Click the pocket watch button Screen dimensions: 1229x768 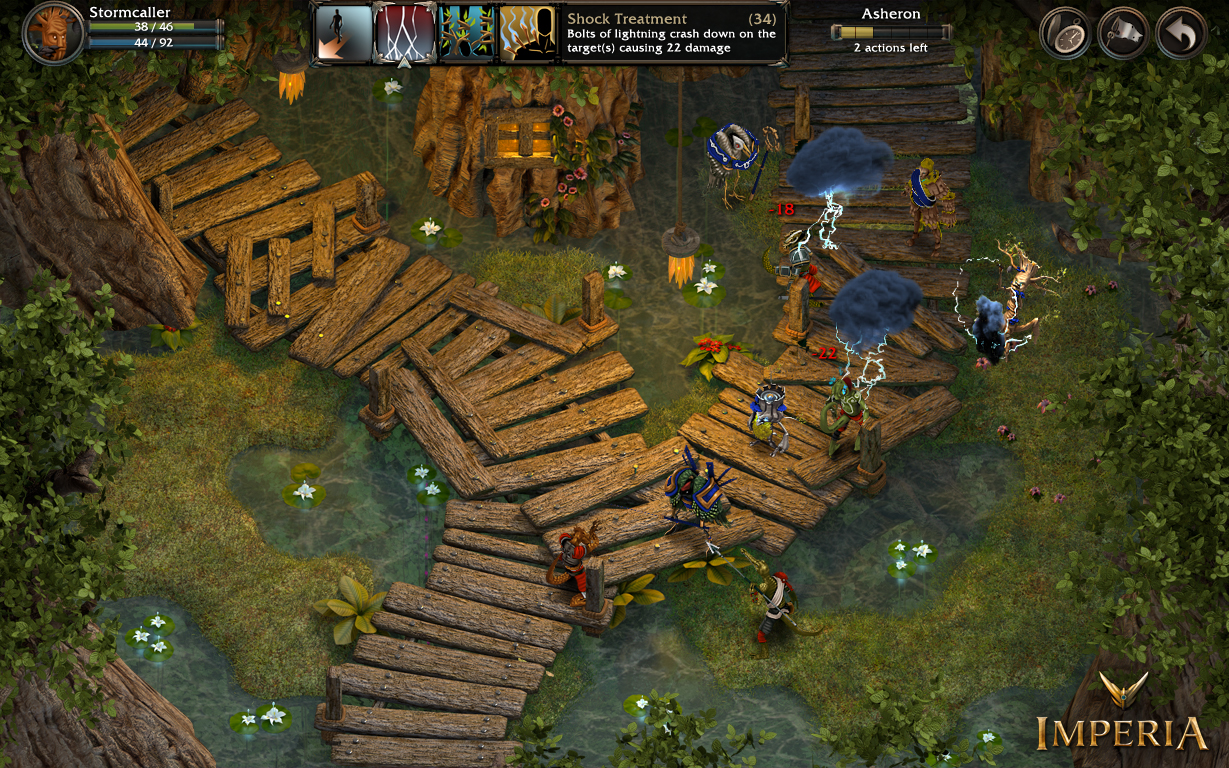tap(1065, 34)
